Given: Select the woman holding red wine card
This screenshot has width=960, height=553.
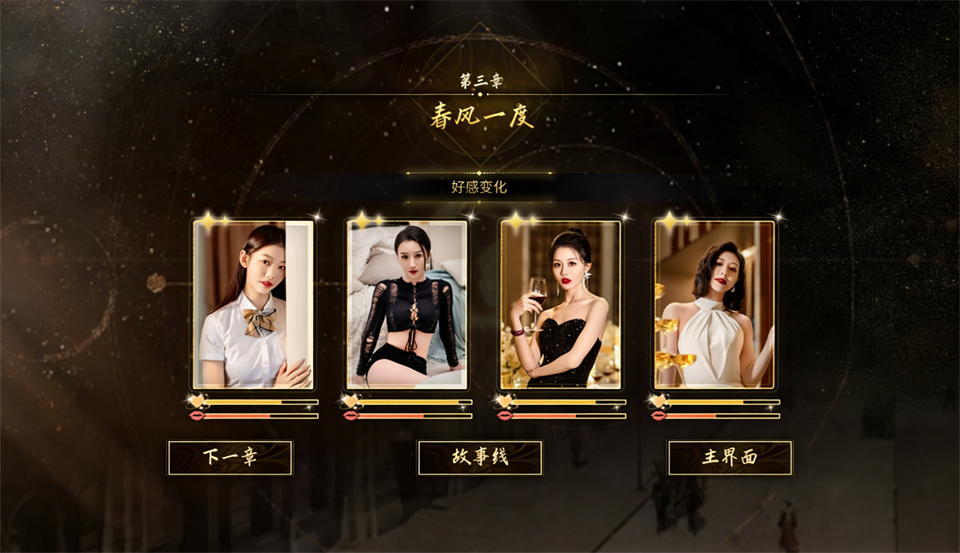Looking at the screenshot, I should [561, 305].
